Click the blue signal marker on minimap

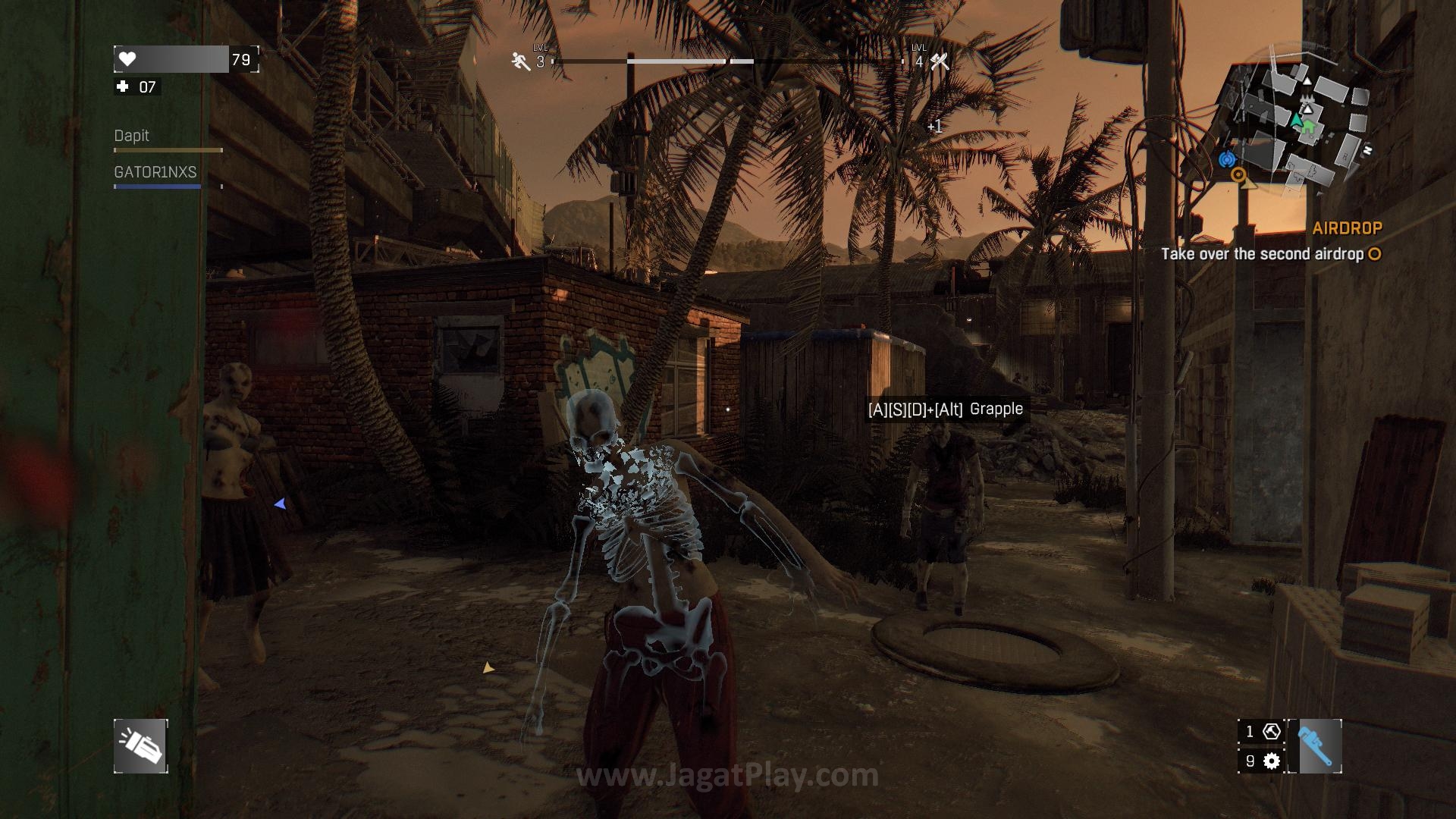1227,159
